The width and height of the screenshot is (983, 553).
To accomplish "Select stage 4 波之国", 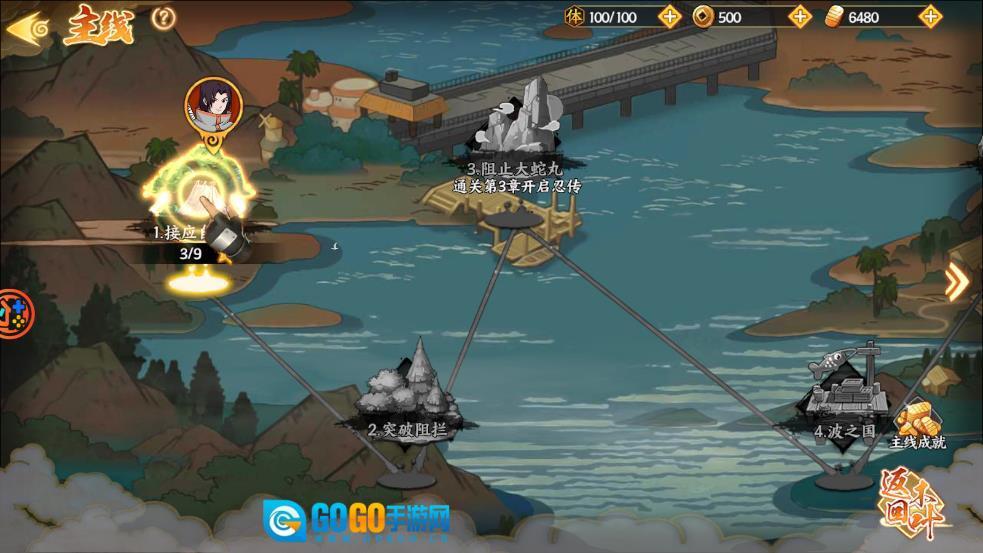I will point(848,395).
